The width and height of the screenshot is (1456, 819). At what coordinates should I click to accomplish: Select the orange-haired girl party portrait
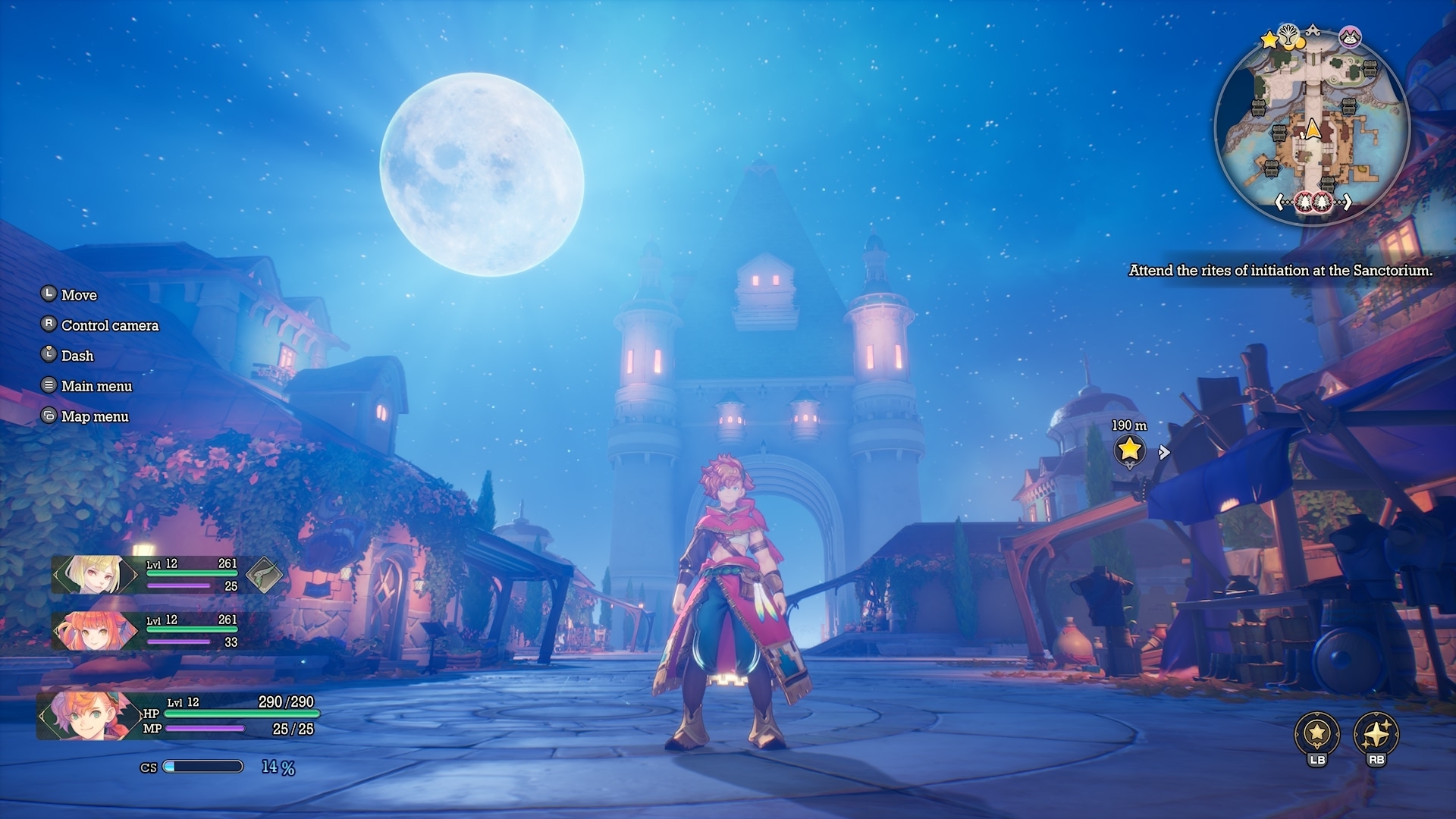(94, 630)
